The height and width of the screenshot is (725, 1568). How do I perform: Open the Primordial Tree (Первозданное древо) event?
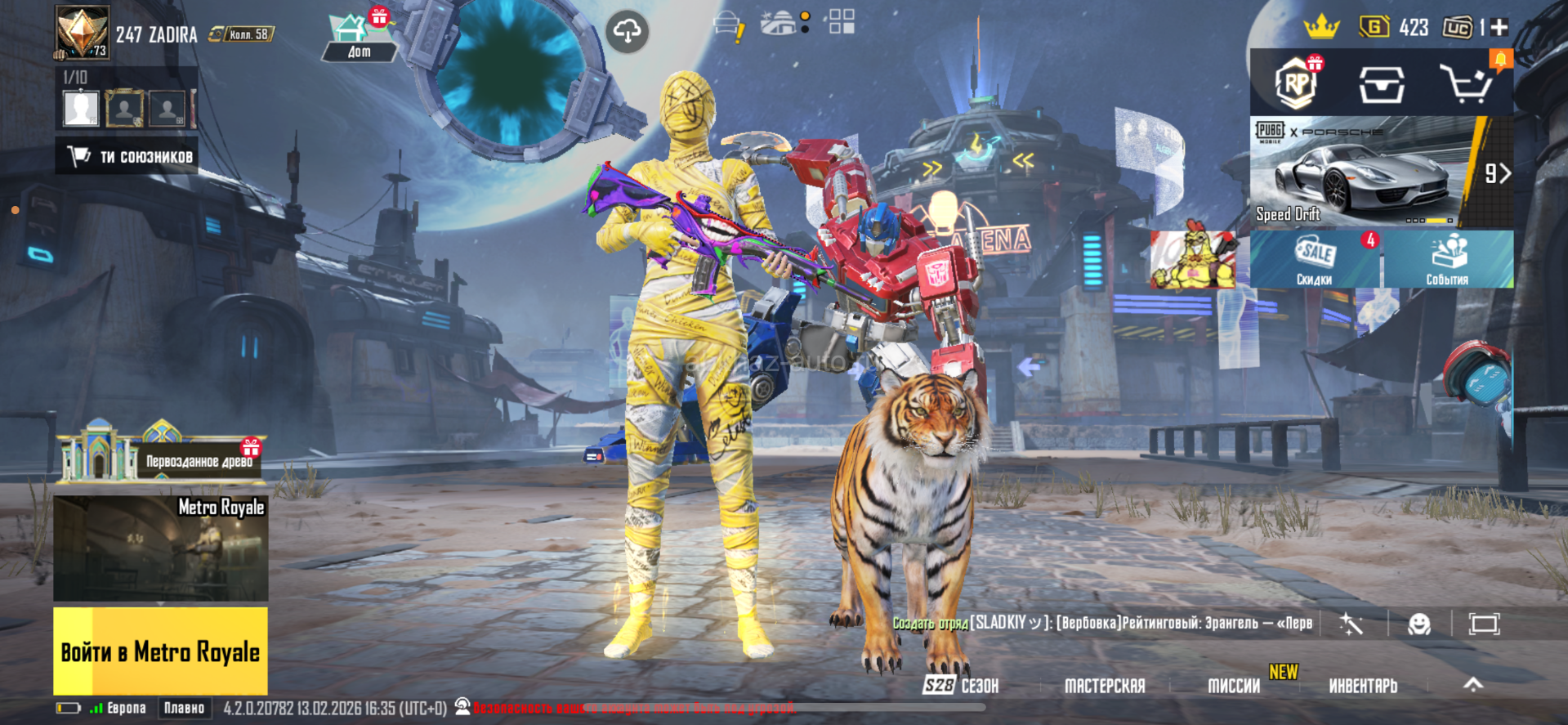click(162, 452)
